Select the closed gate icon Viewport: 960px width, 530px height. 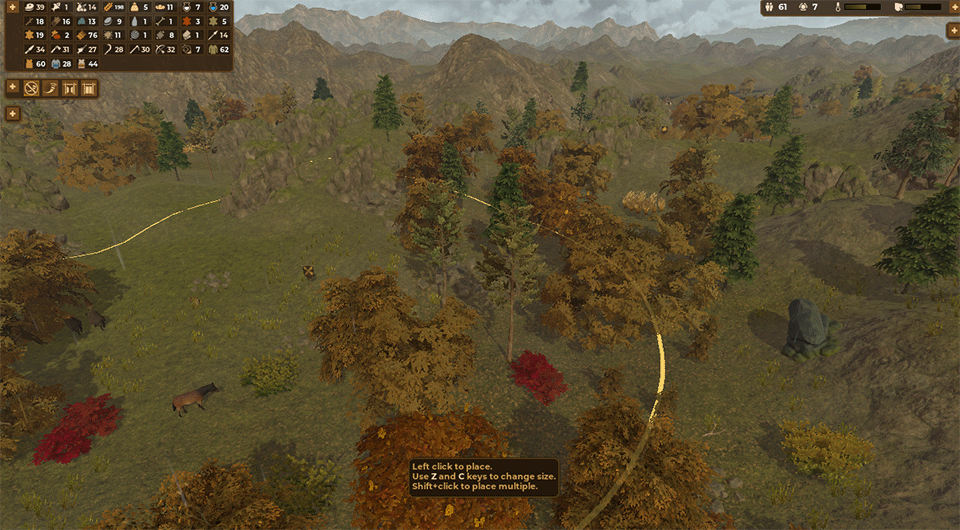tap(89, 88)
